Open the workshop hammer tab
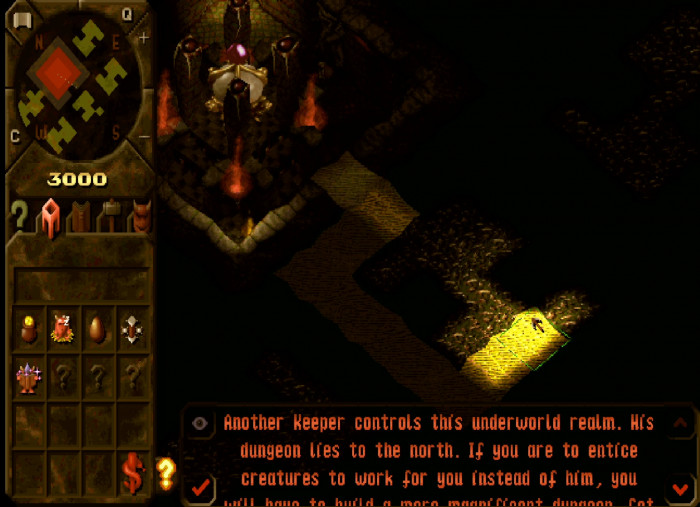 [109, 216]
